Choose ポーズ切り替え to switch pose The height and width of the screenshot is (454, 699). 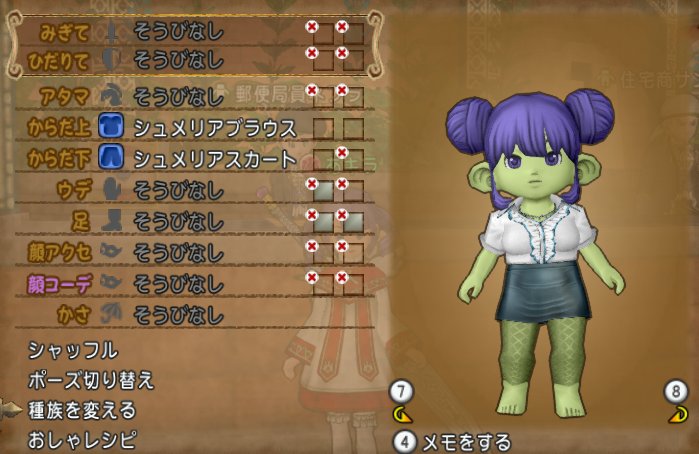point(91,380)
